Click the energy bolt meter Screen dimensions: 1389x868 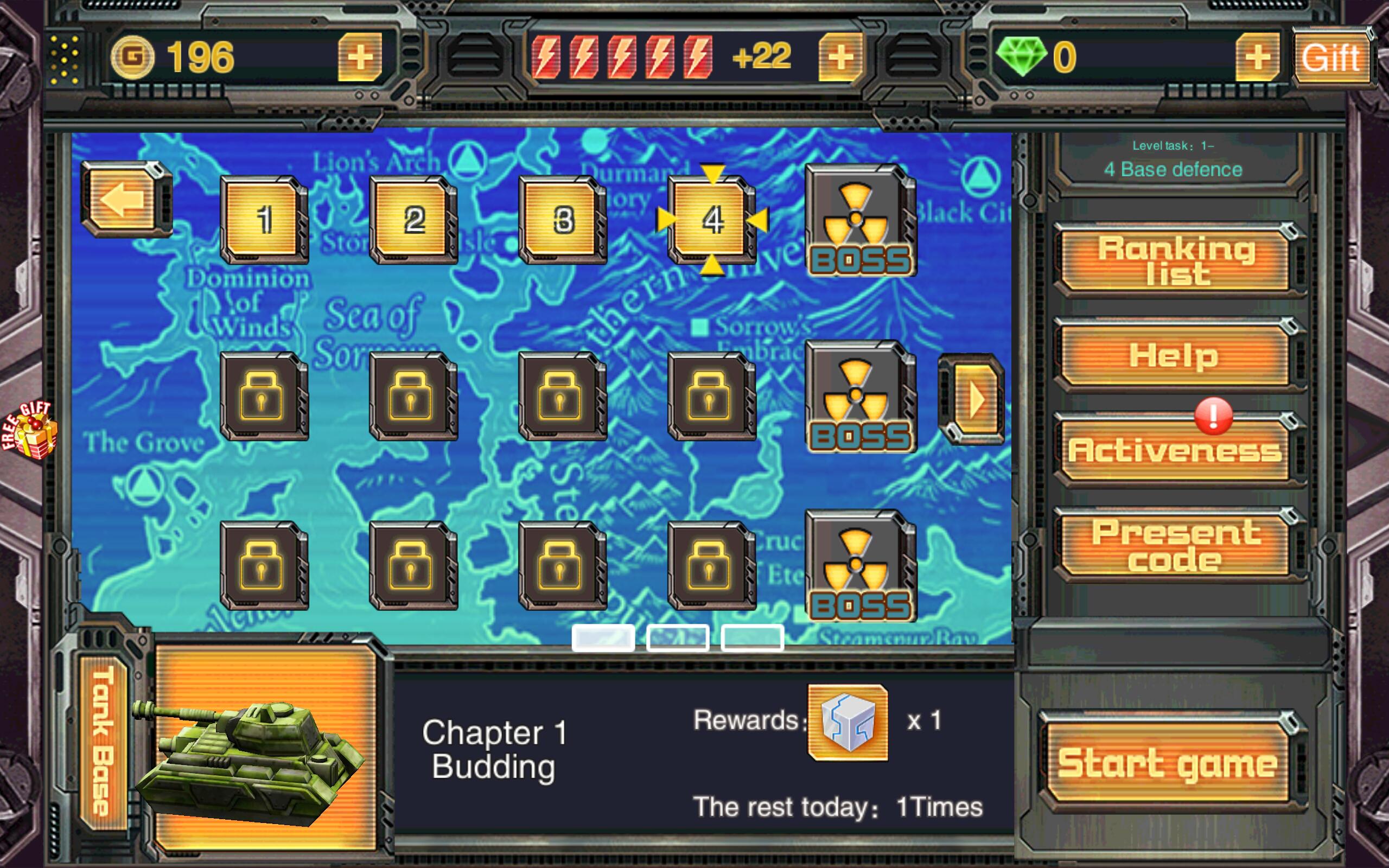click(x=620, y=55)
